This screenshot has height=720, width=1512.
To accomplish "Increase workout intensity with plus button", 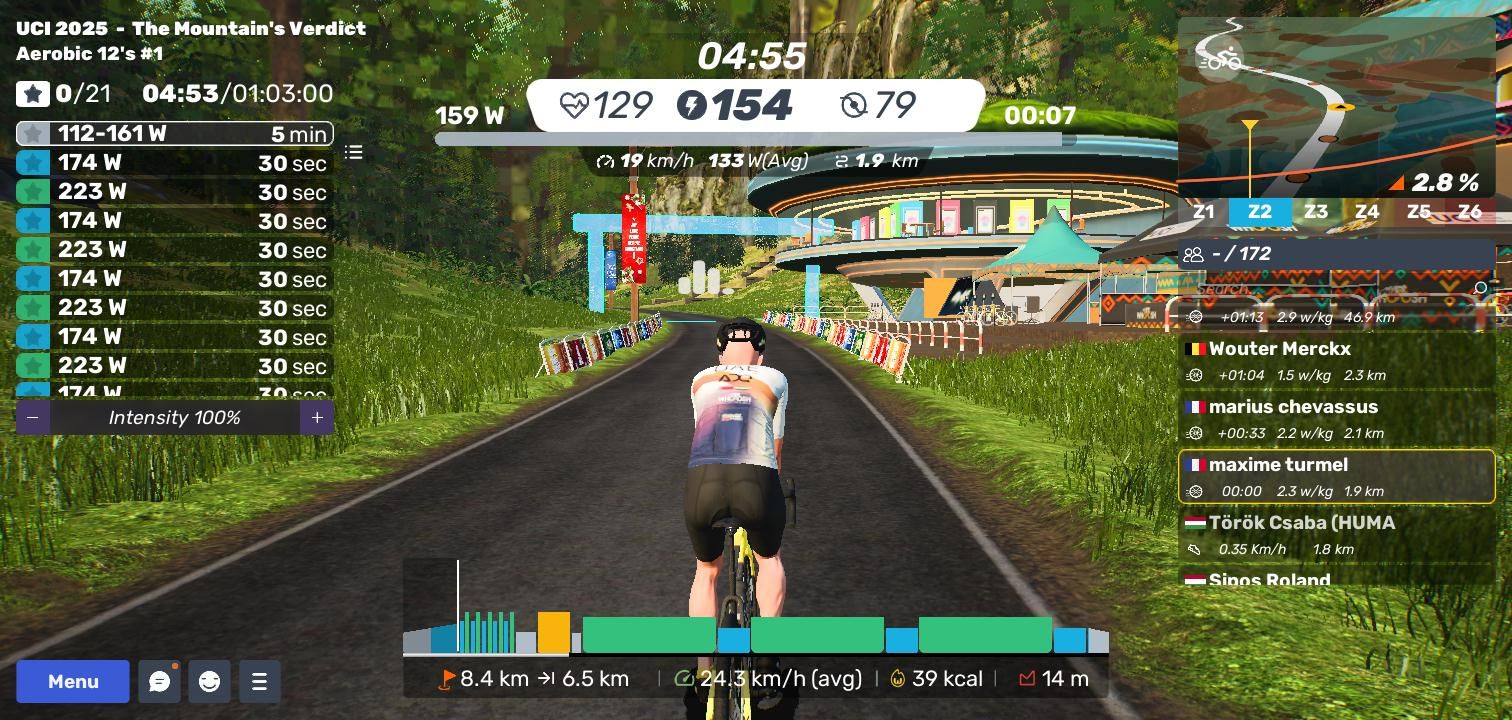I will coord(317,417).
